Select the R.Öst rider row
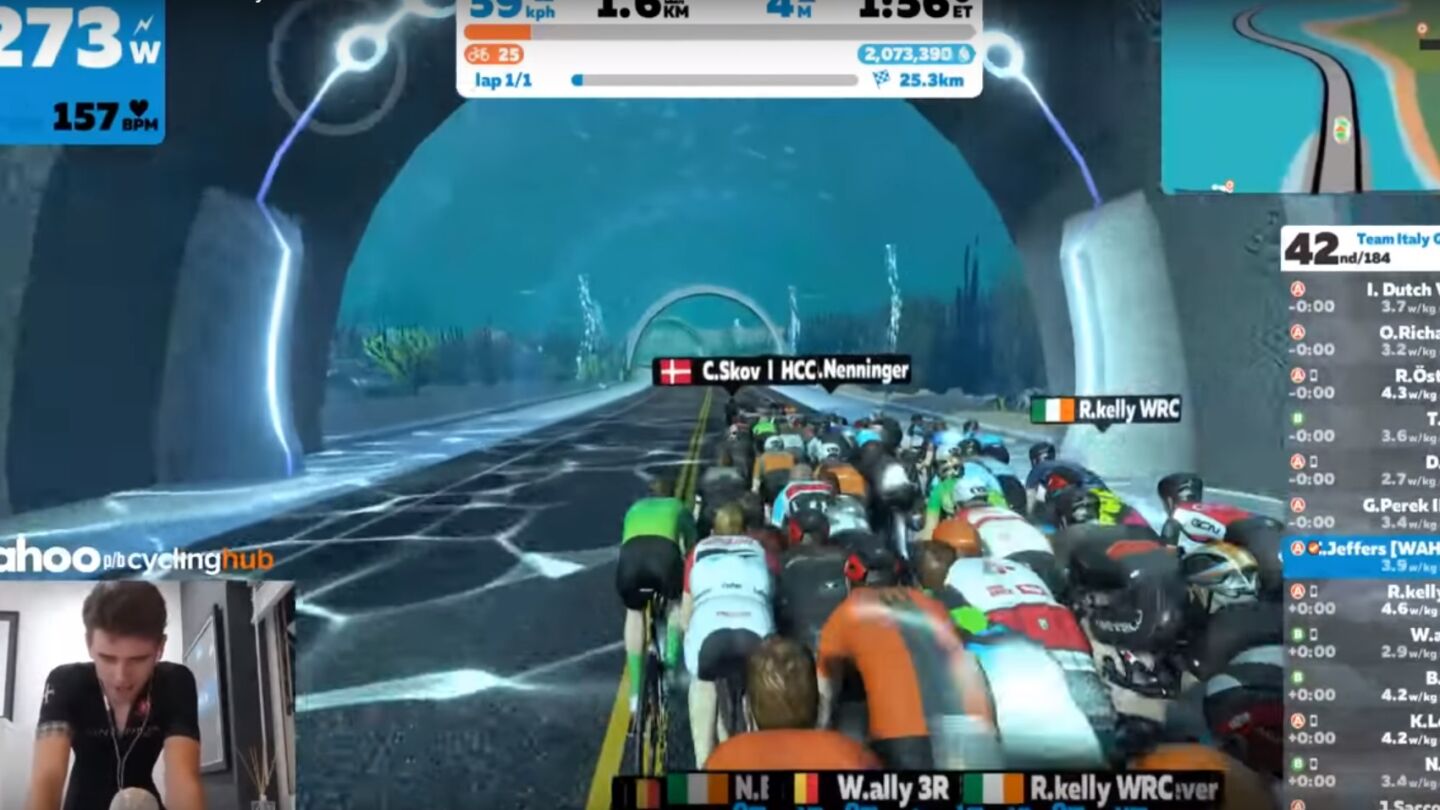 1362,384
